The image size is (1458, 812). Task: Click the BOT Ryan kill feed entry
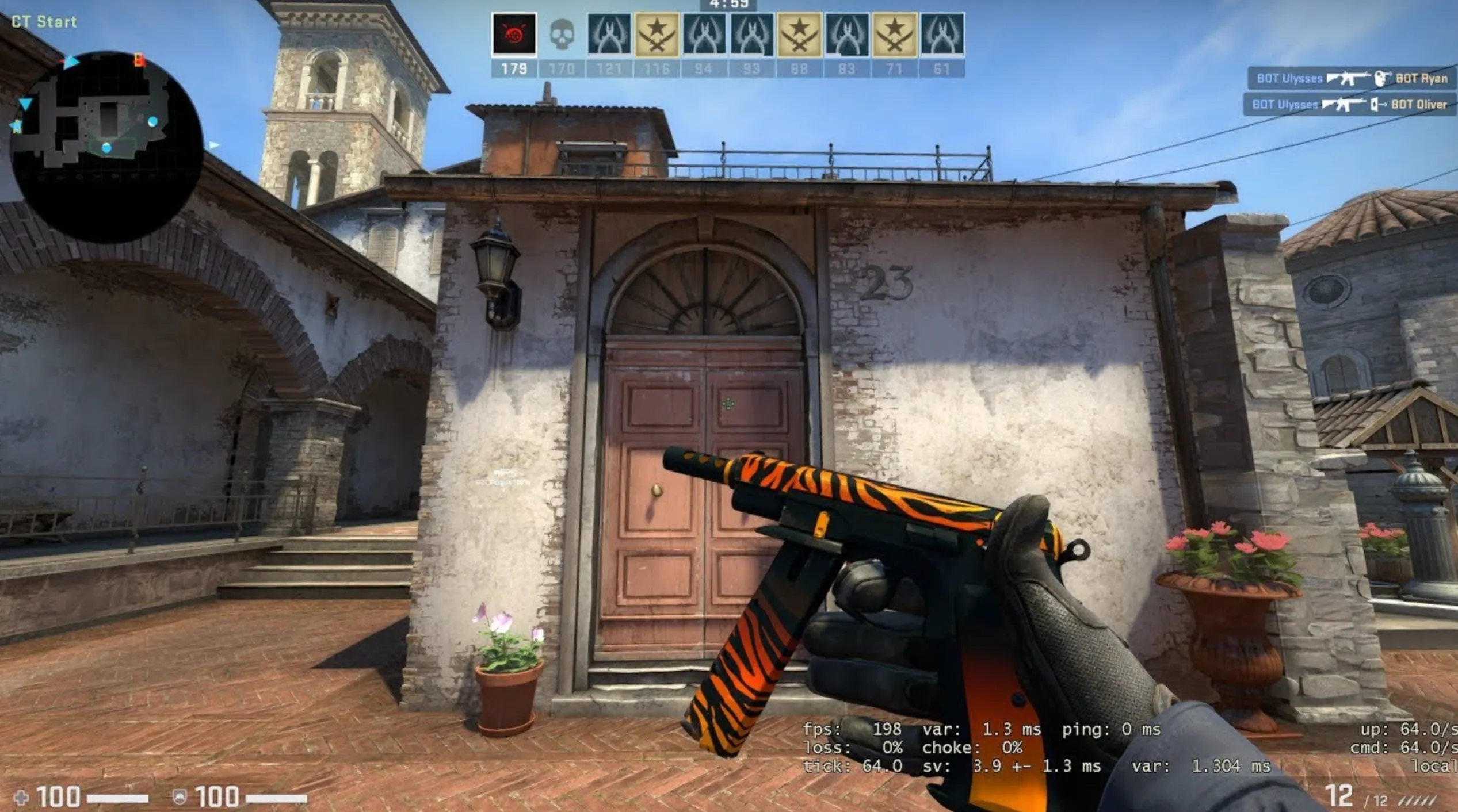pyautogui.click(x=1351, y=78)
